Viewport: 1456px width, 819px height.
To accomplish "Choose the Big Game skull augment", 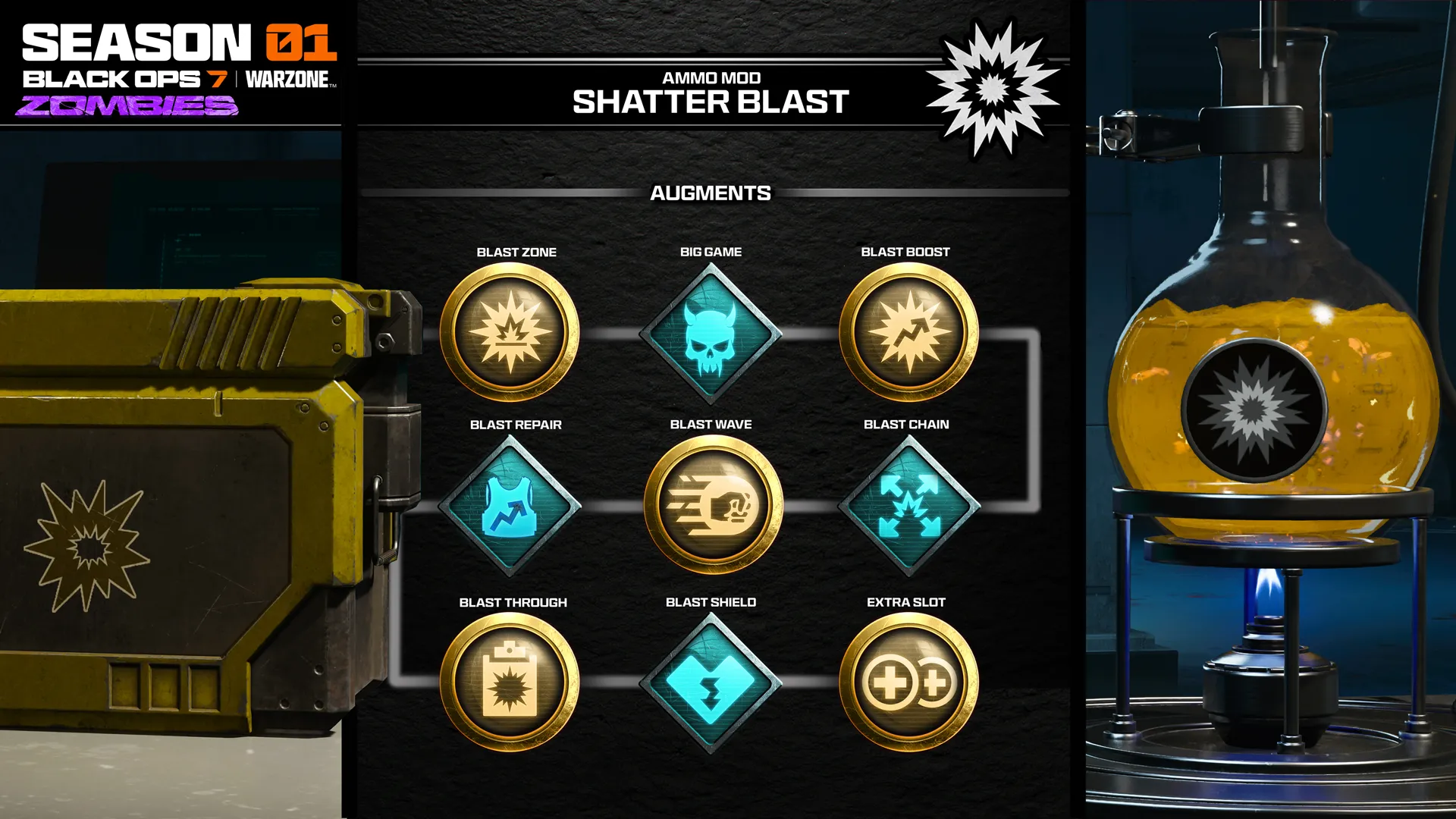I will coord(711,334).
